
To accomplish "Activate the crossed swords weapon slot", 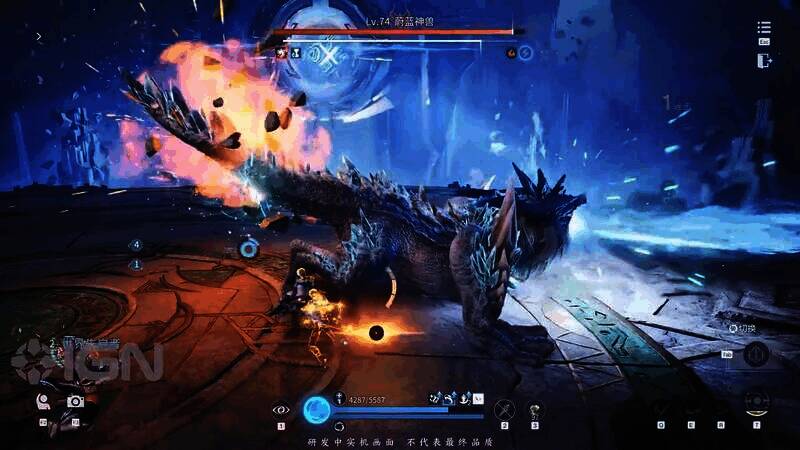I will pyautogui.click(x=505, y=409).
